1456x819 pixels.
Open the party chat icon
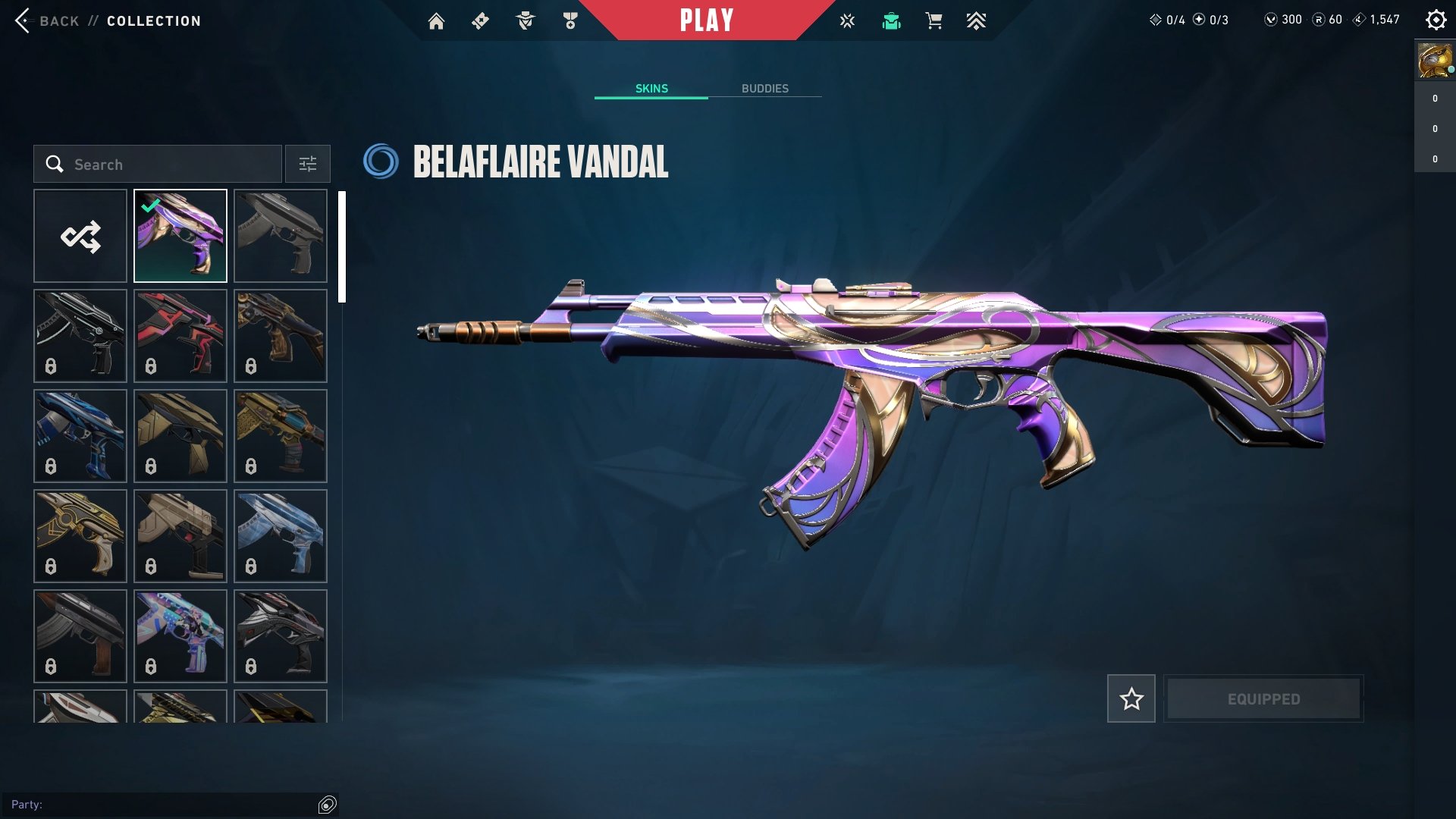point(328,805)
